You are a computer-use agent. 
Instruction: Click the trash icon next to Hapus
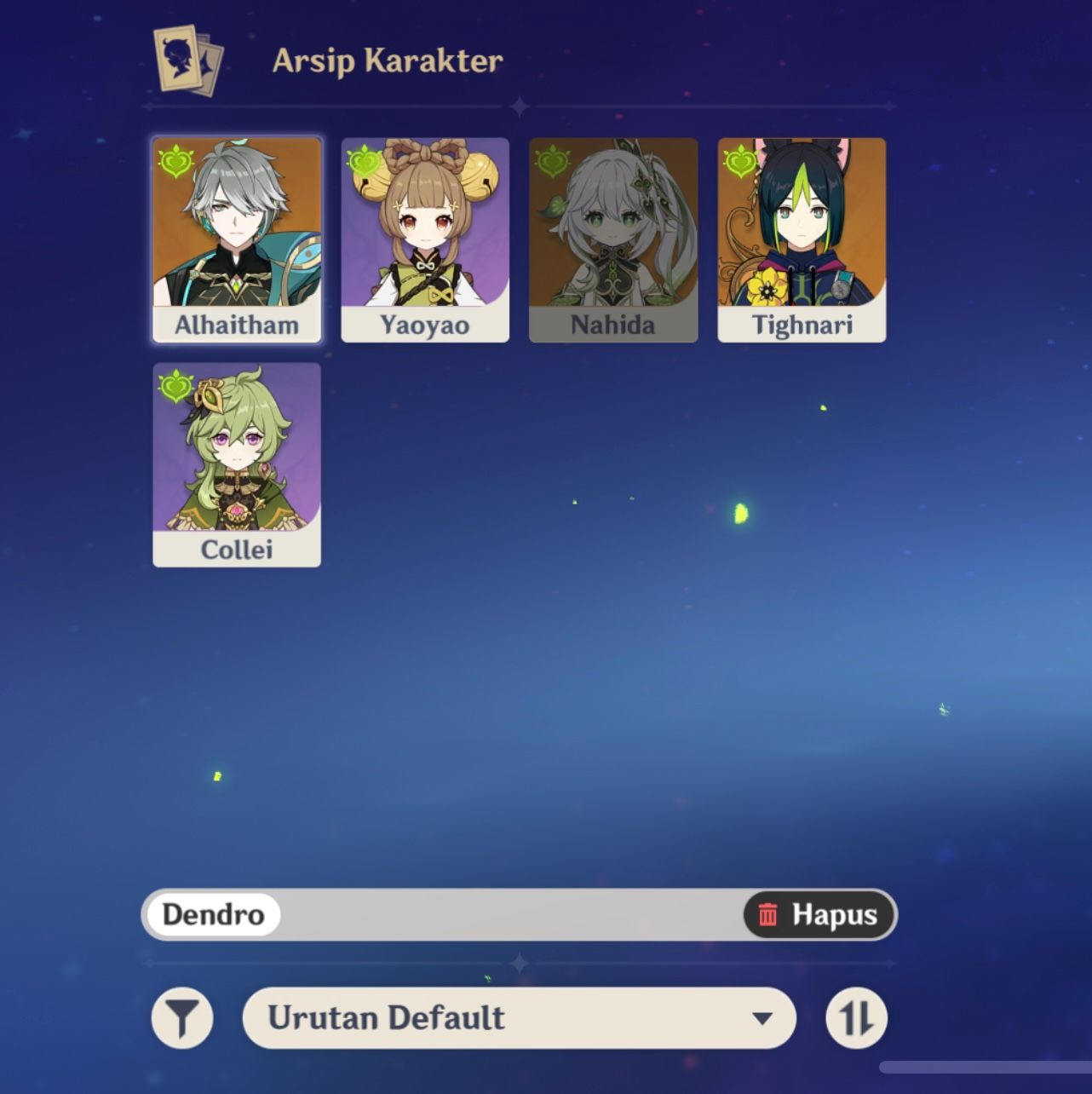point(768,916)
